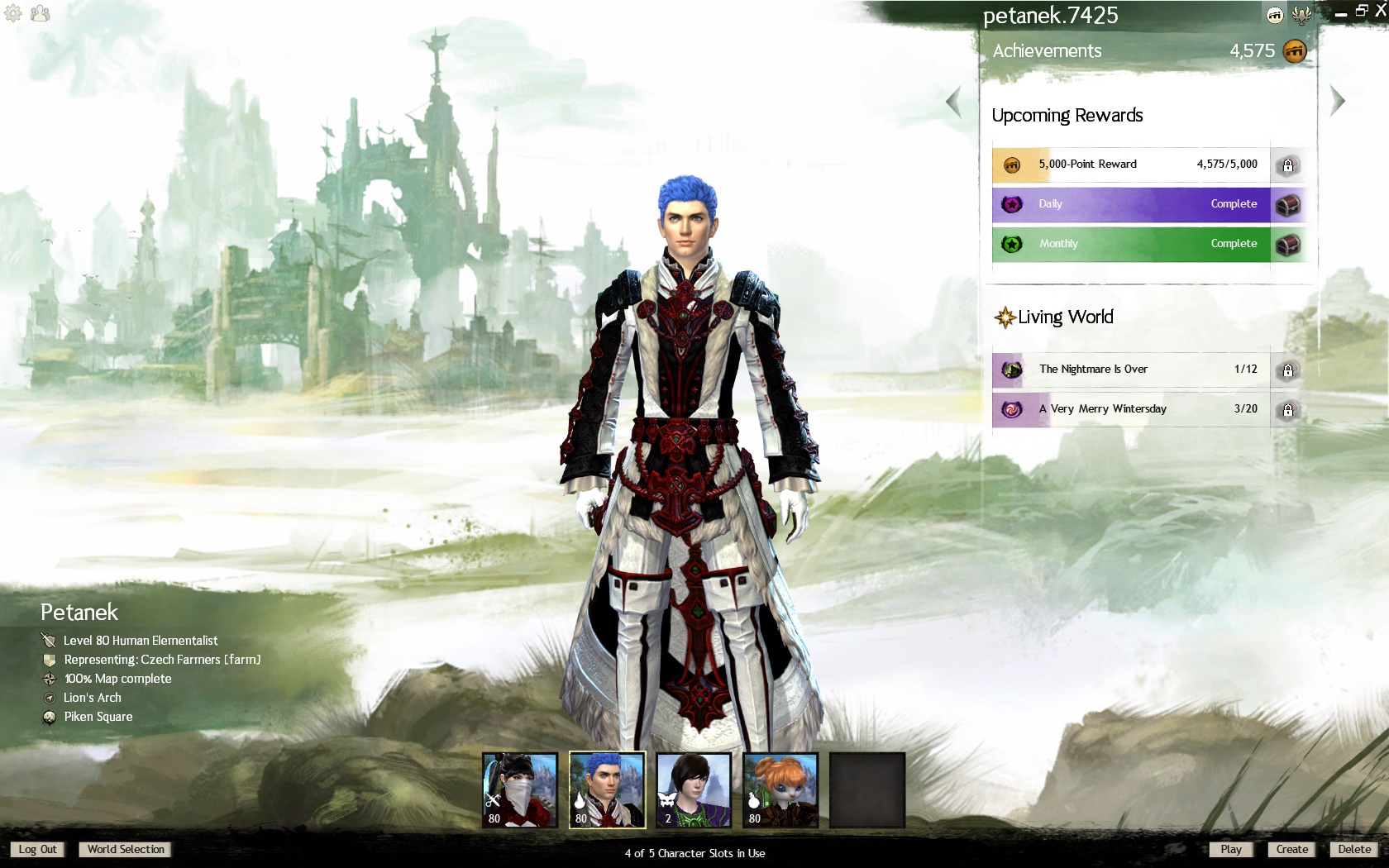The width and height of the screenshot is (1389, 868).
Task: Open World Selection
Action: tap(126, 849)
